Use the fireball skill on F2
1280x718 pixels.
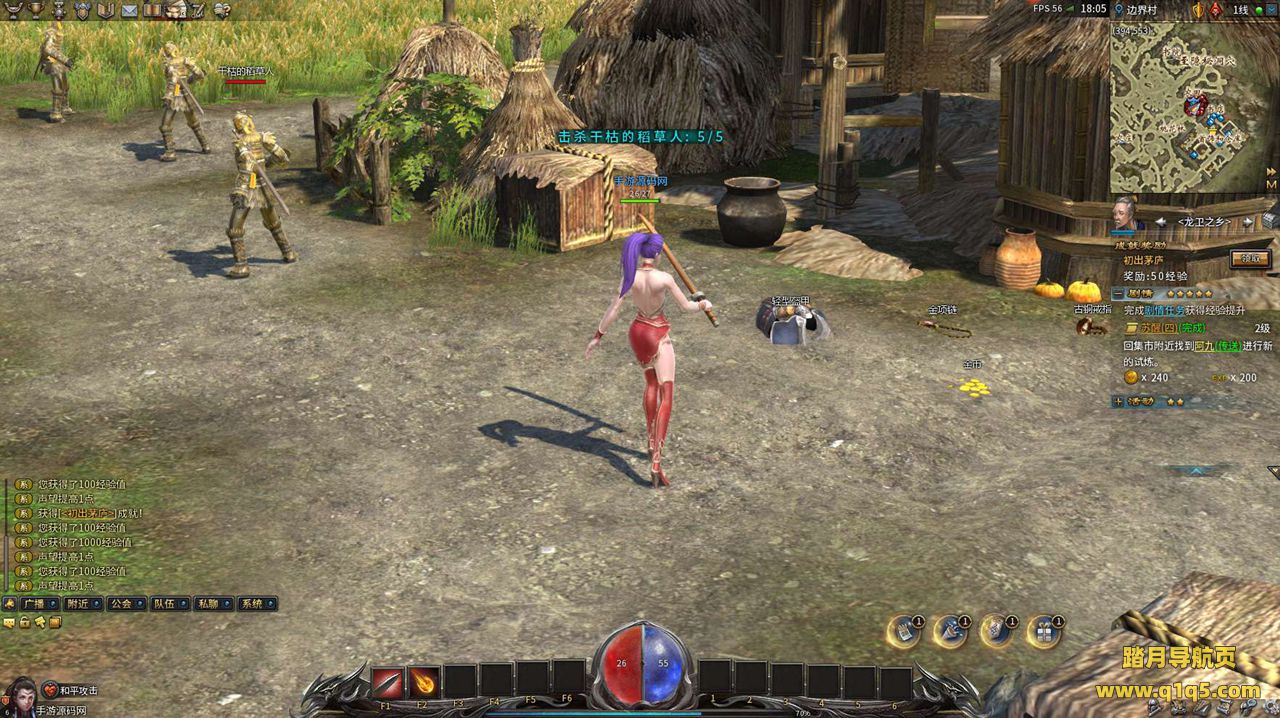[424, 682]
